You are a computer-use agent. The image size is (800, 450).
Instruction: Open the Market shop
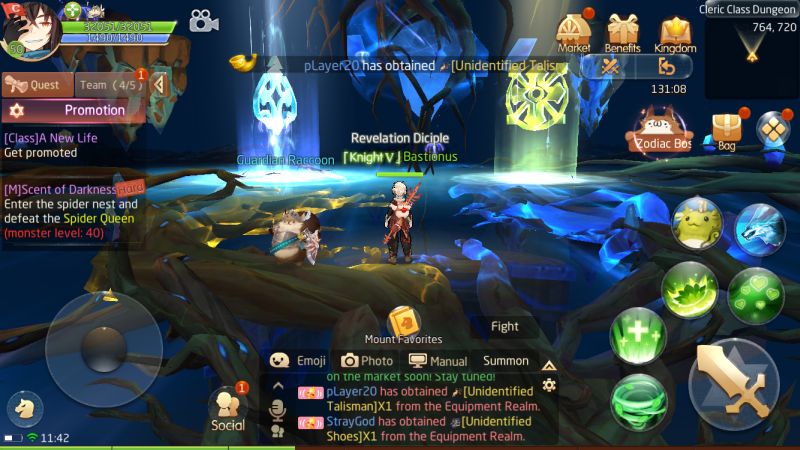pyautogui.click(x=574, y=32)
